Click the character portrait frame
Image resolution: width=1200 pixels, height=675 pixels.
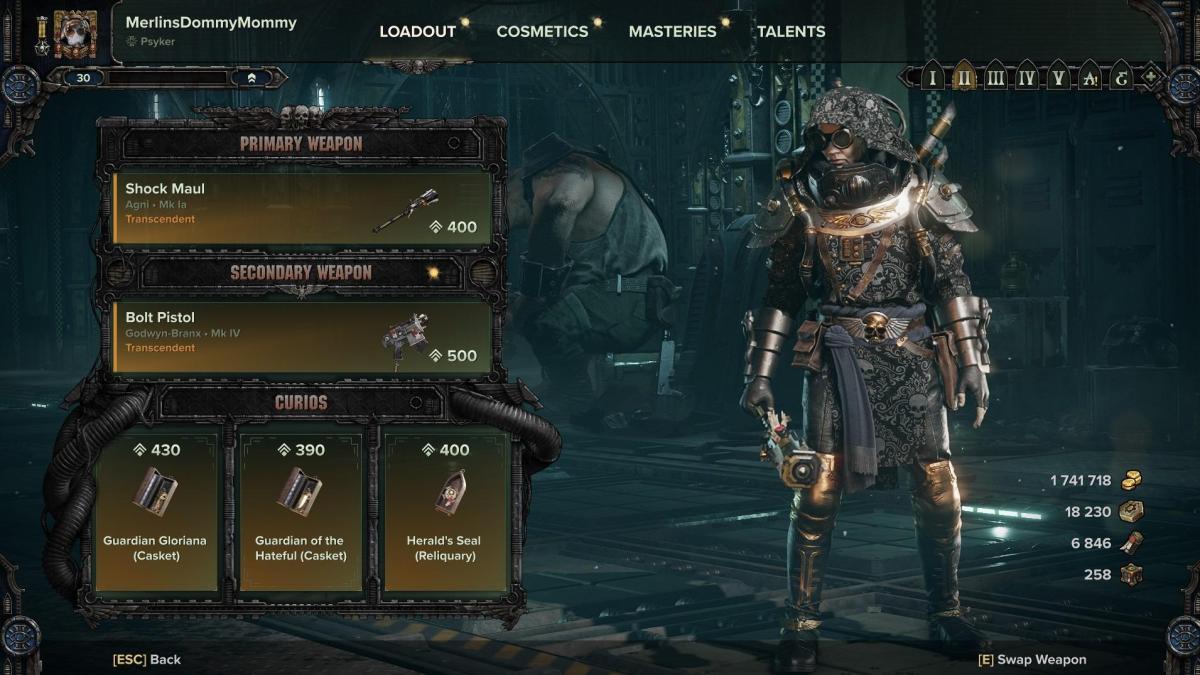(x=75, y=35)
